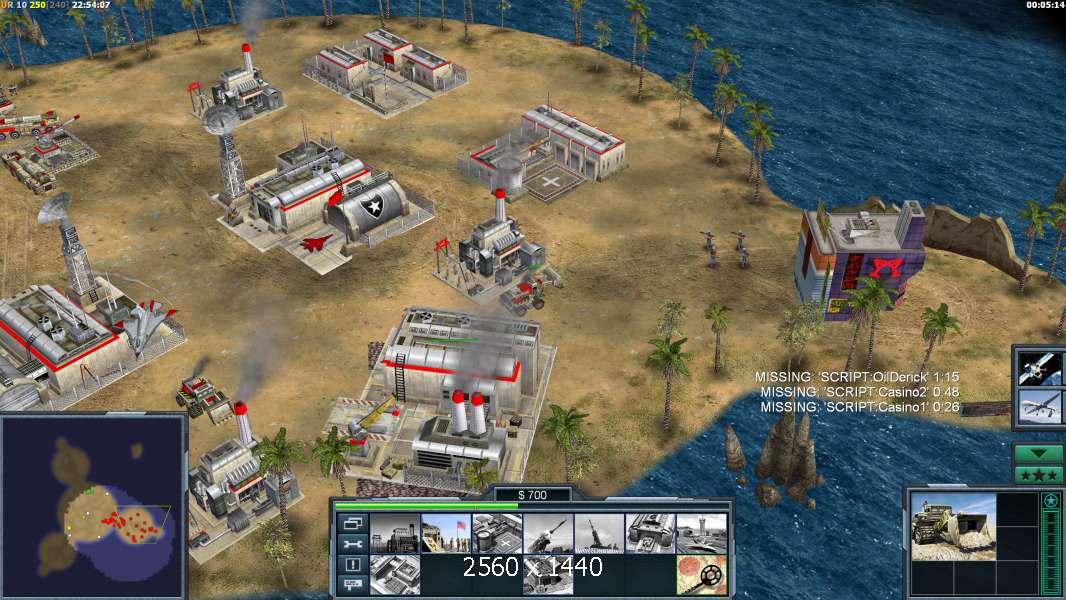
Task: Build an airfield with control tower
Action: 701,533
